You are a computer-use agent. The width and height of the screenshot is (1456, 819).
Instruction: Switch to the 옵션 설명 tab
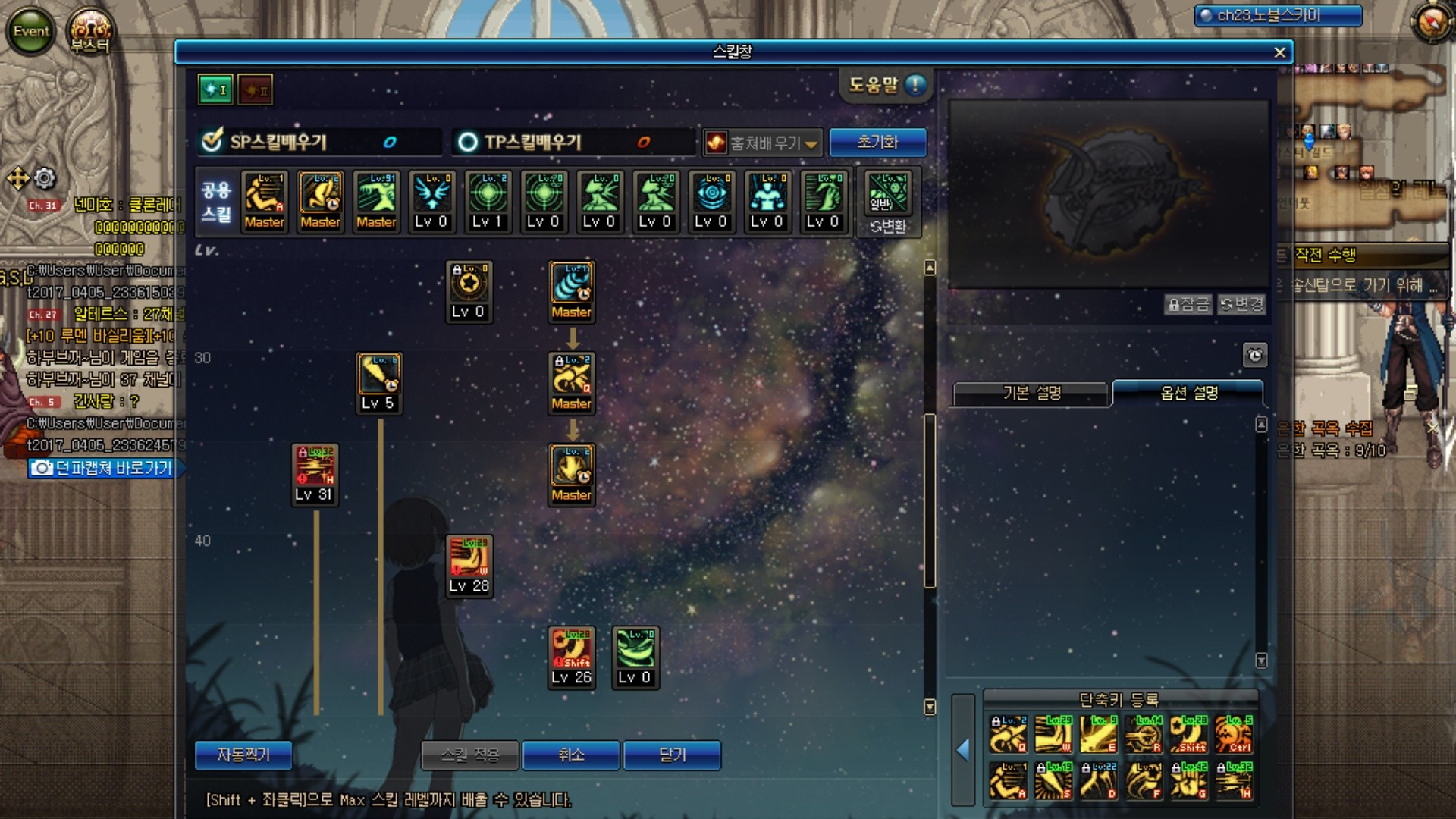tap(1188, 393)
